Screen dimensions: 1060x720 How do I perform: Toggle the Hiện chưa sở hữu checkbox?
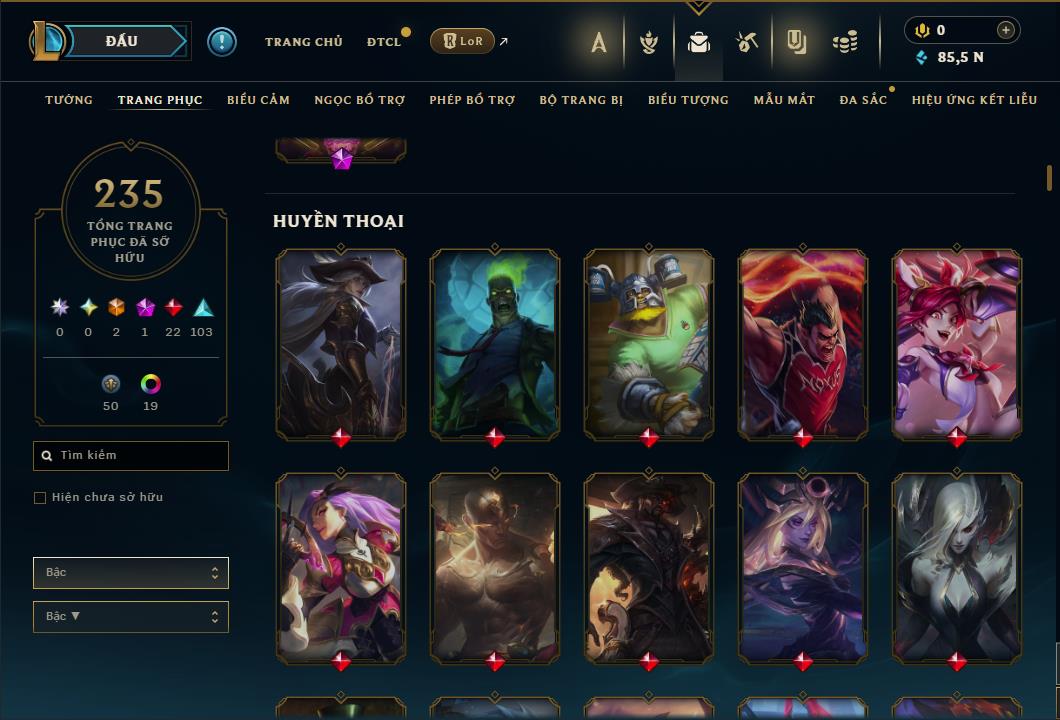tap(40, 498)
